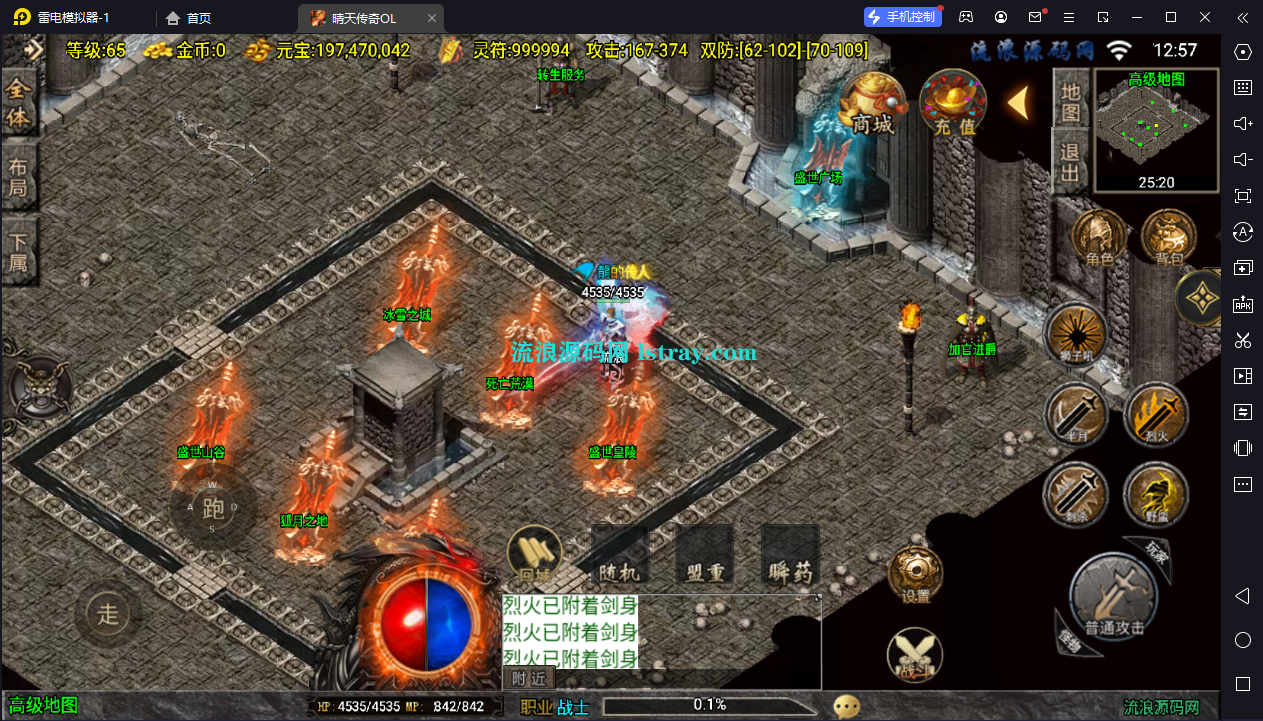Activate the 狮子吼 skill

point(1076,333)
